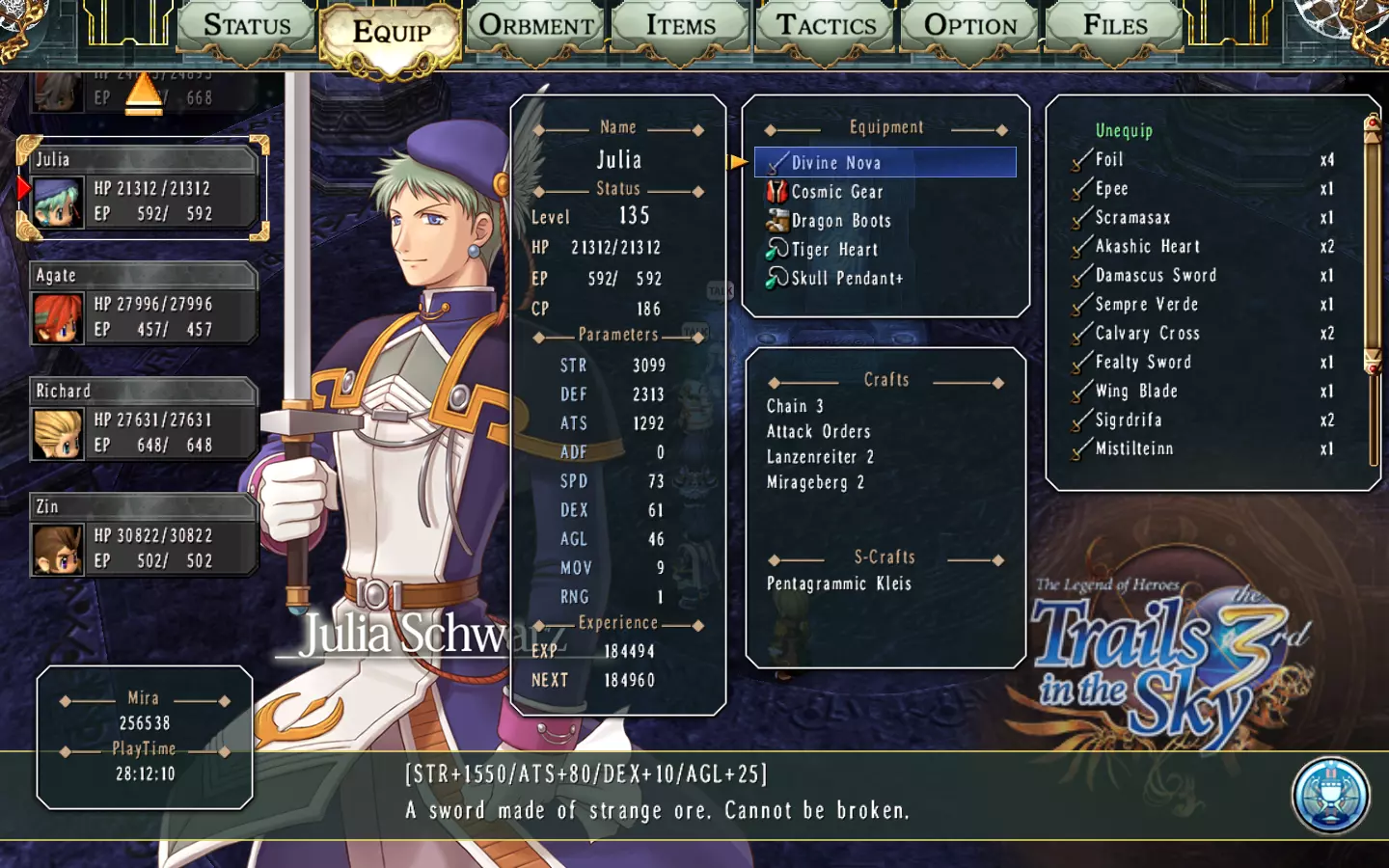
Task: Click the round blue emblem button
Action: pos(1330,796)
